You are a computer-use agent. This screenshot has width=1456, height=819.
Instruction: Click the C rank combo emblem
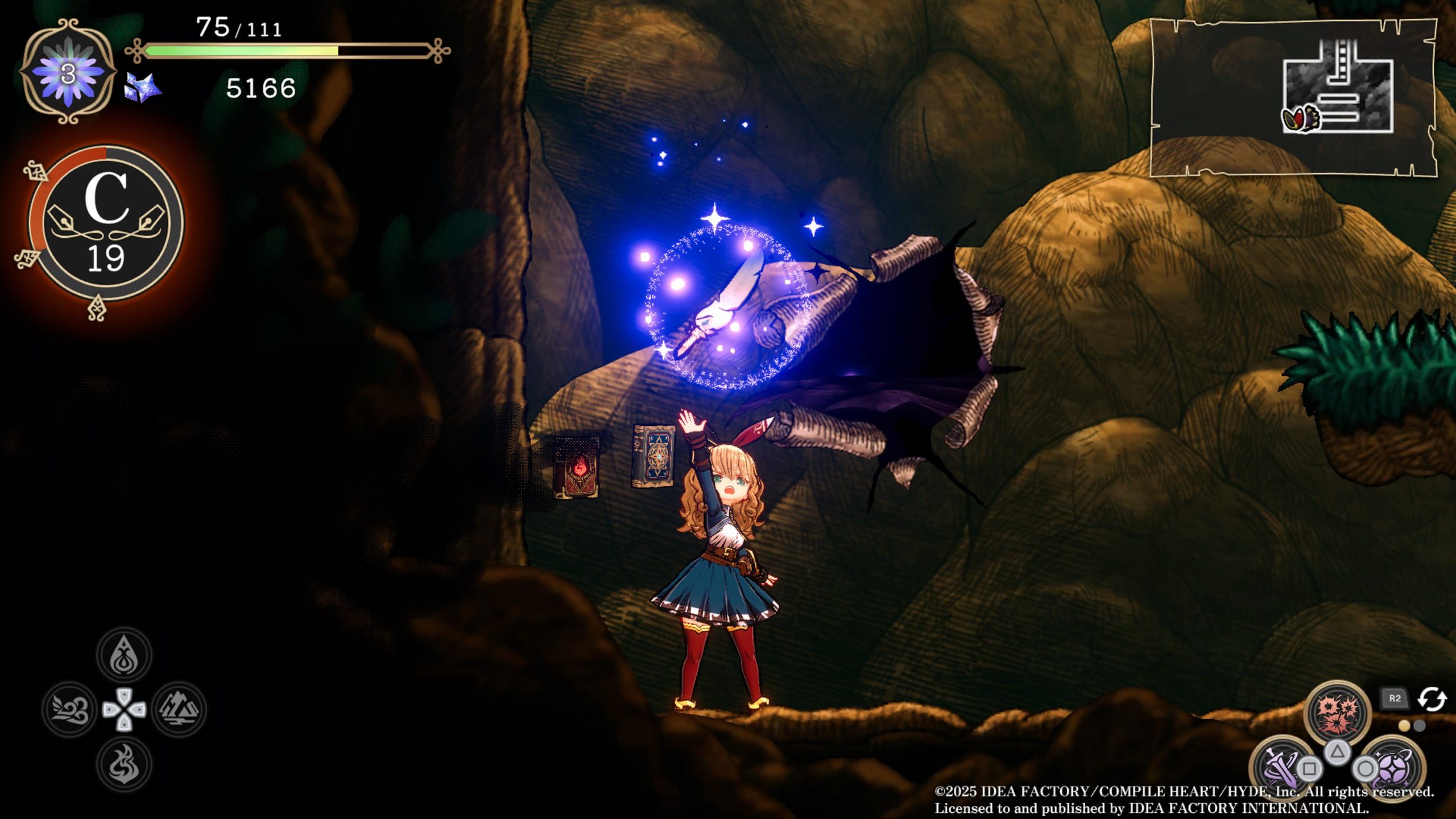point(106,223)
